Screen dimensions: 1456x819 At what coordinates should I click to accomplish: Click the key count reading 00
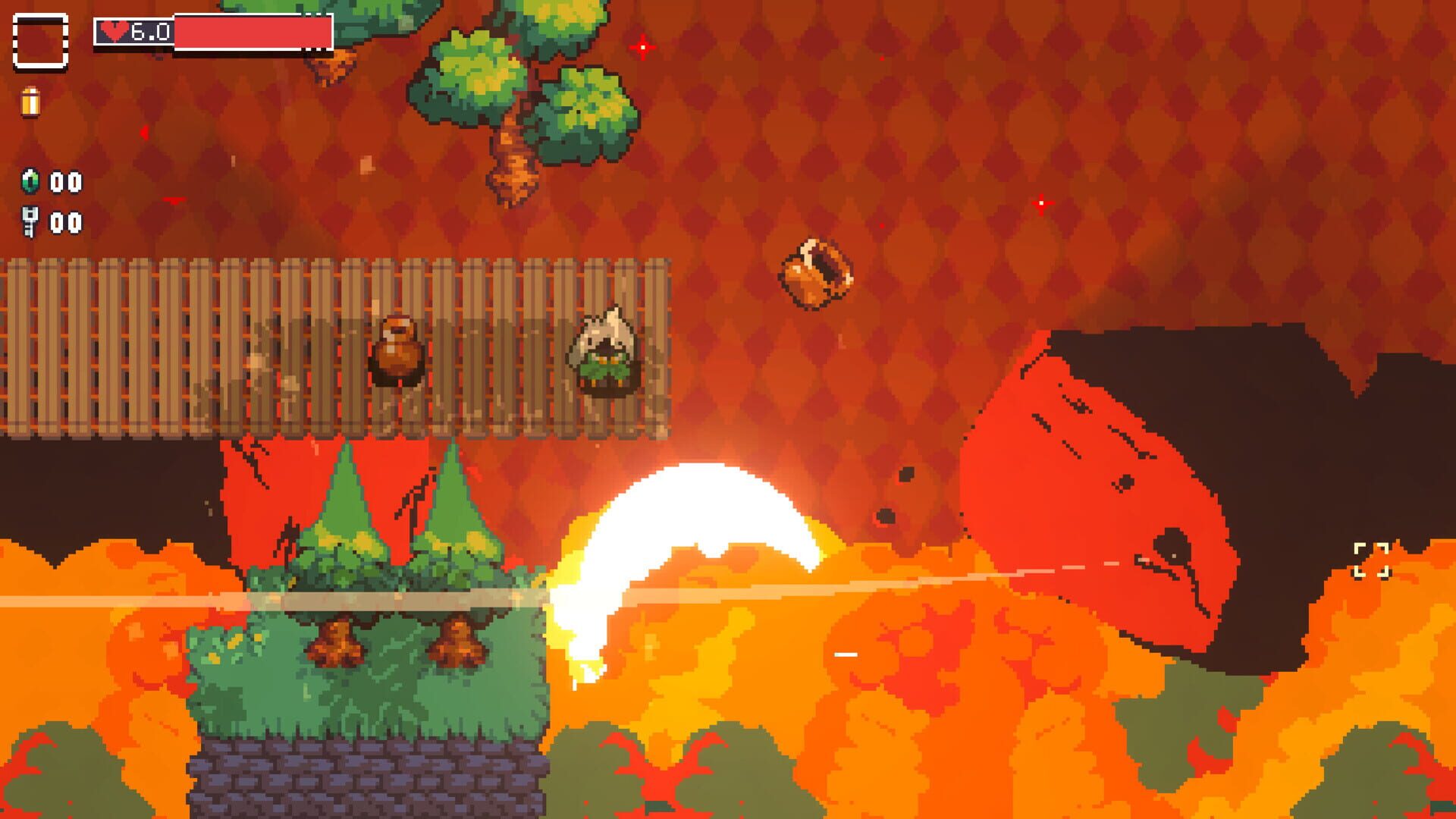coord(67,224)
